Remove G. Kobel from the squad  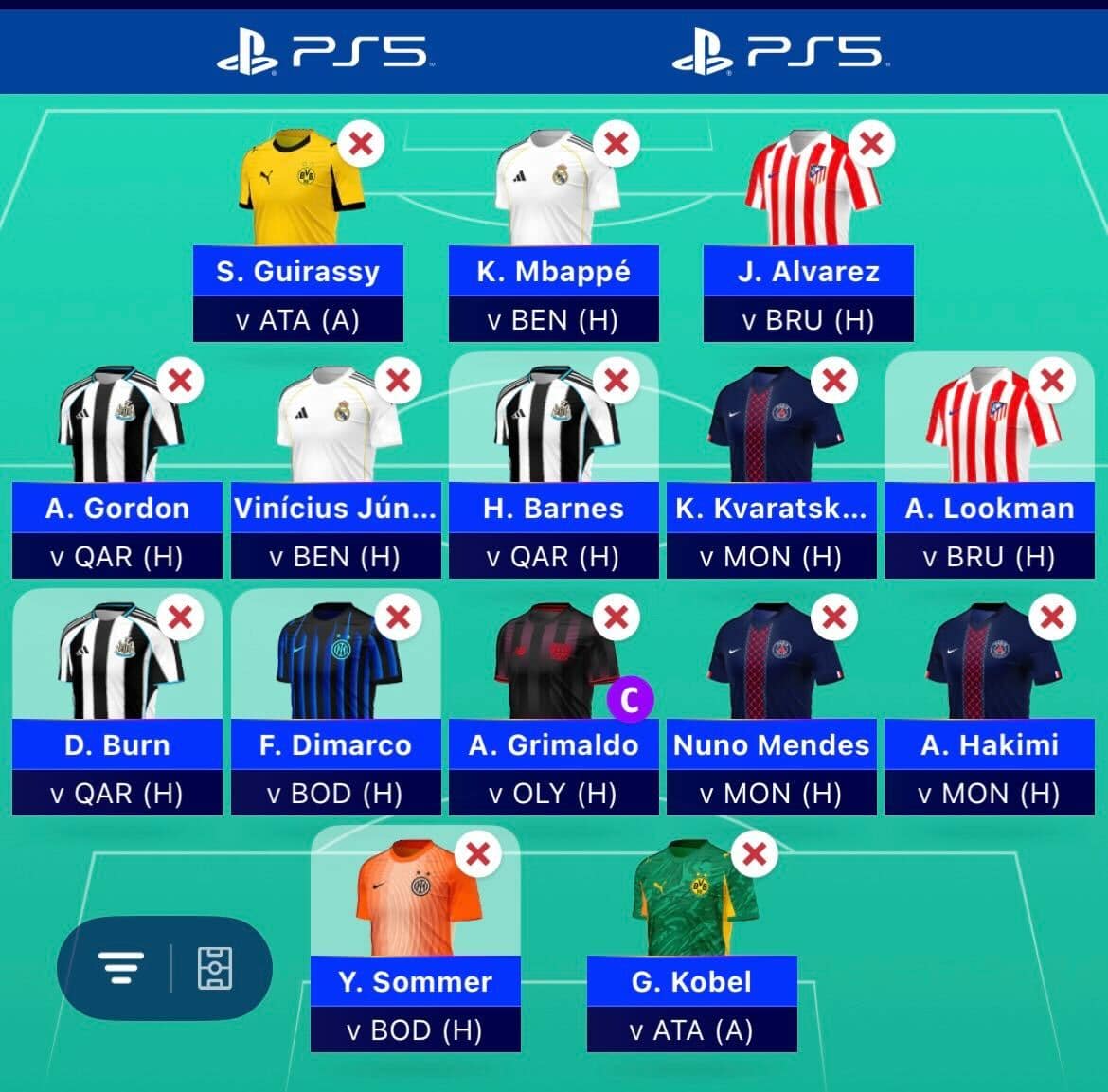tap(755, 854)
